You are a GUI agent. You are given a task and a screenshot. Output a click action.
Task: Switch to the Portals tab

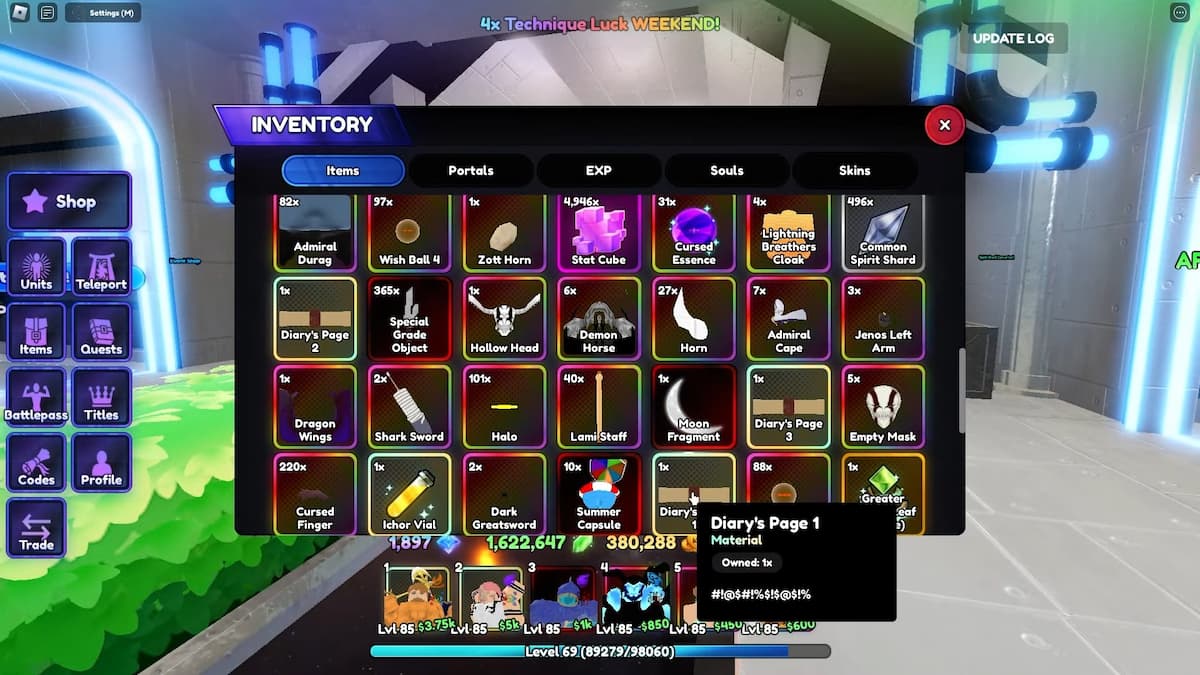470,170
